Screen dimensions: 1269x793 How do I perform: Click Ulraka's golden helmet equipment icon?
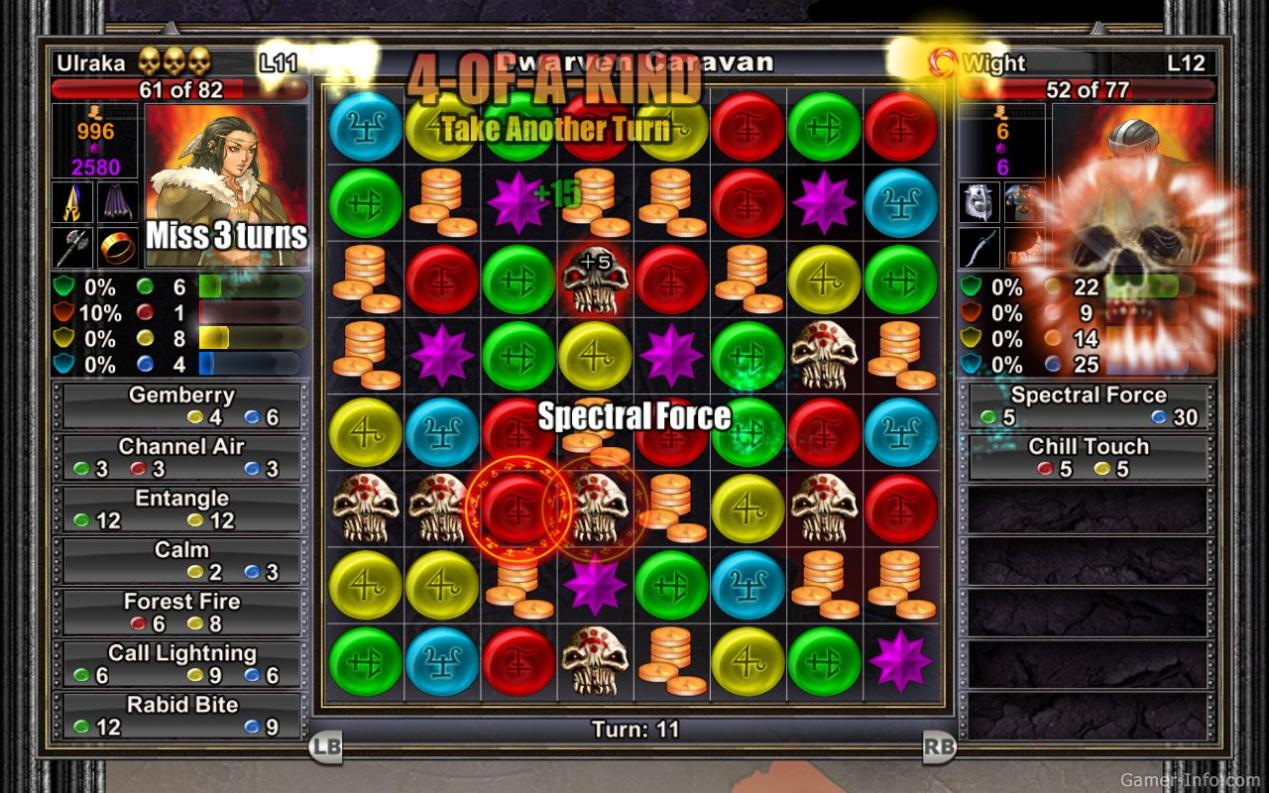click(74, 202)
